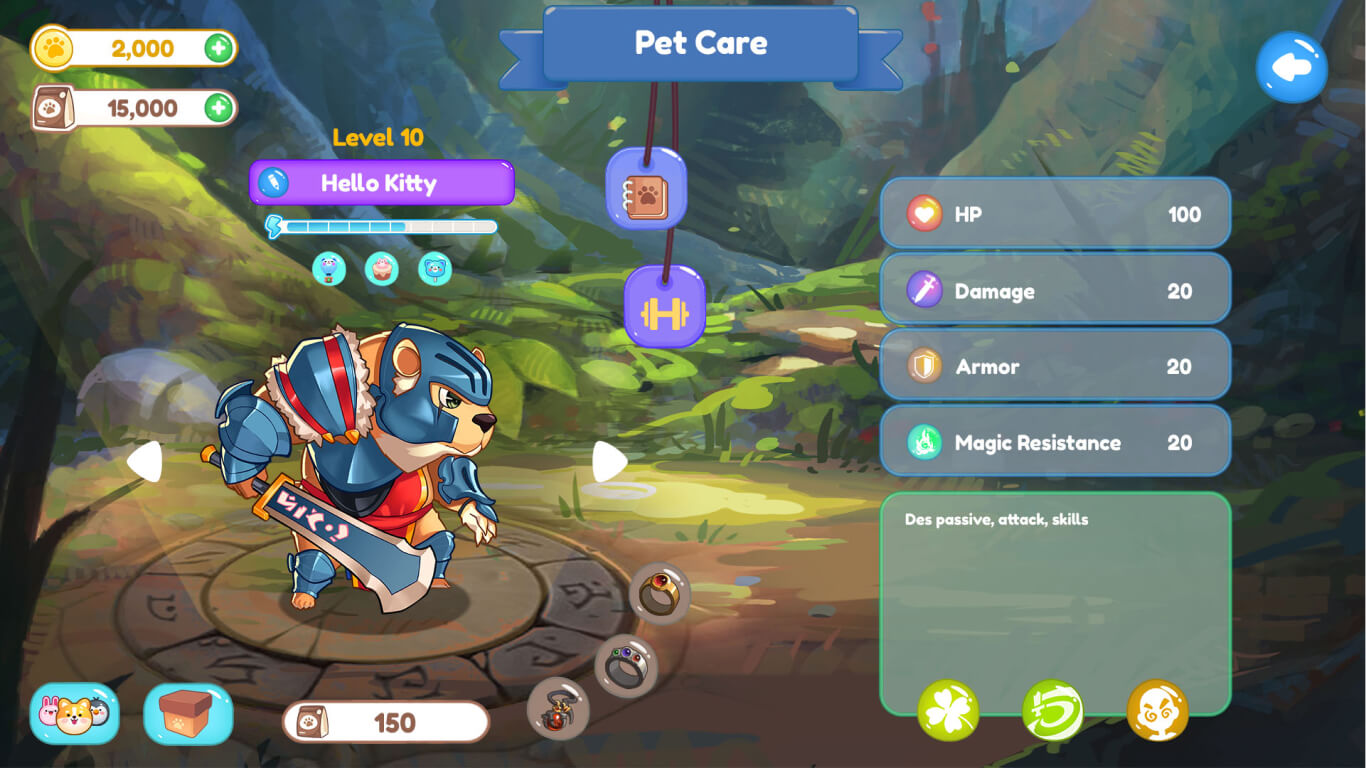The image size is (1366, 768).
Task: Open the paw-print box button
Action: 188,713
